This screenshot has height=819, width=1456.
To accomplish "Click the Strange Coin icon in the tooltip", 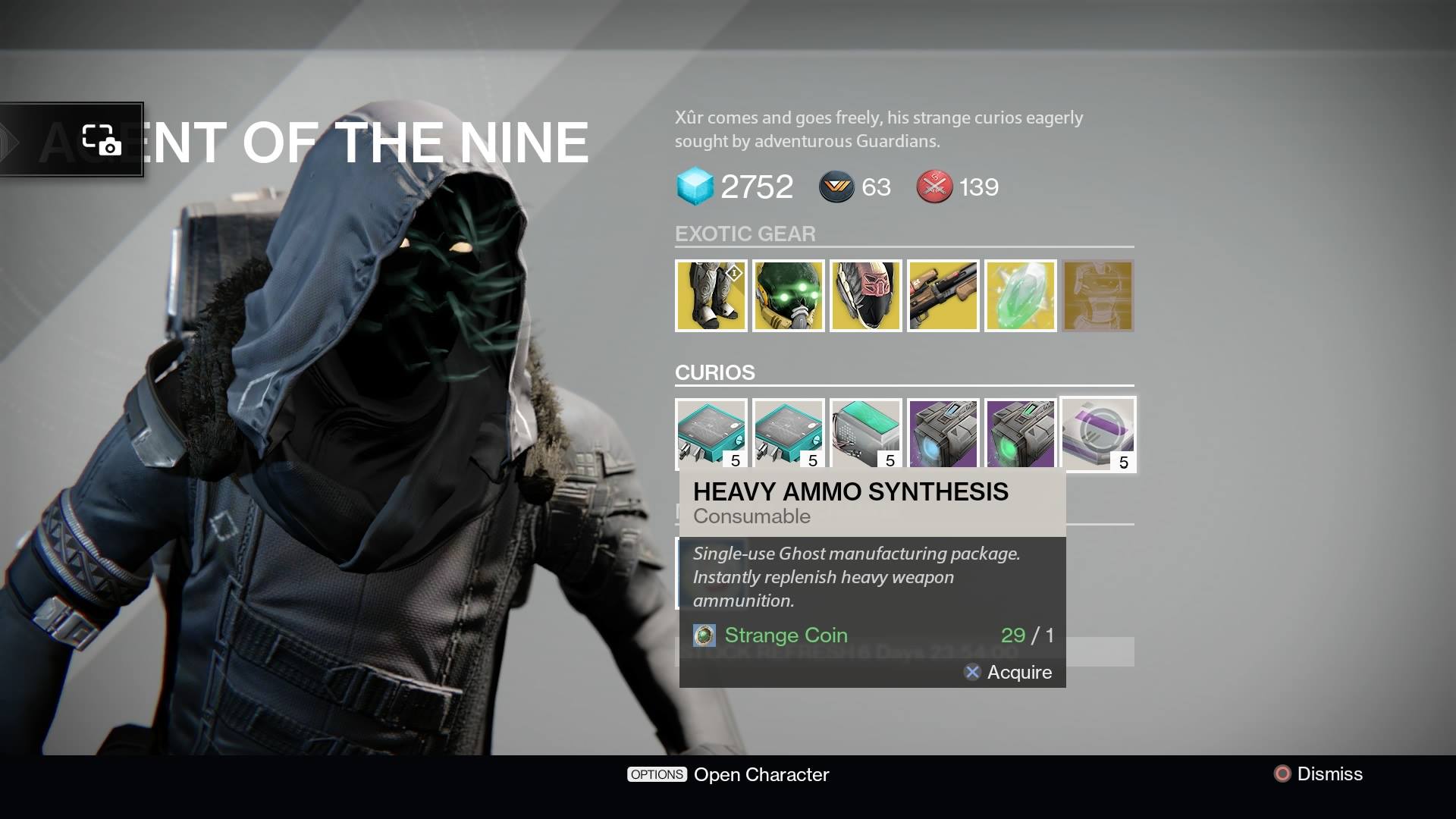I will coord(704,635).
